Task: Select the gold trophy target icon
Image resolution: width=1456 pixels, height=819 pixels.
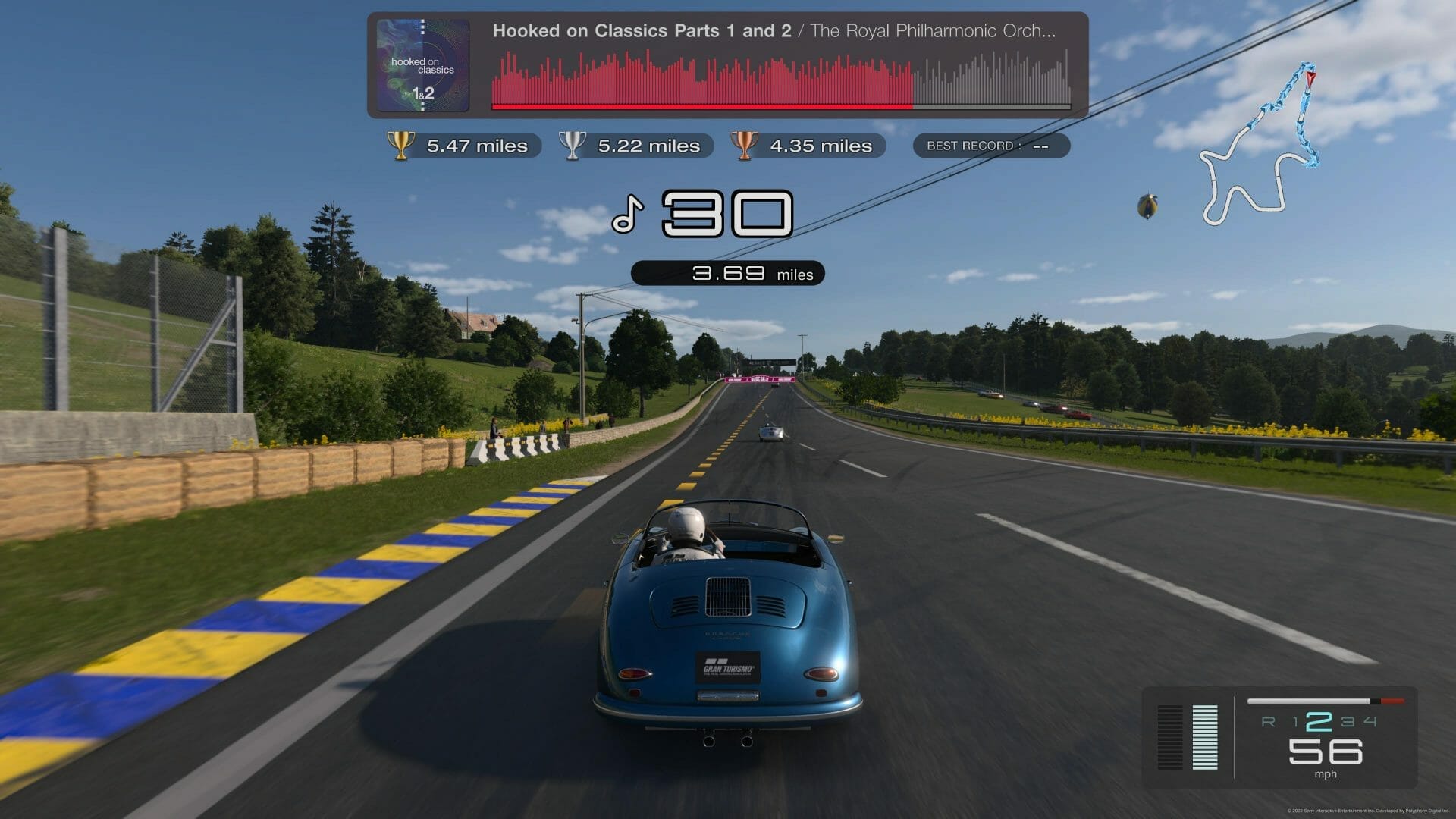Action: tap(400, 145)
